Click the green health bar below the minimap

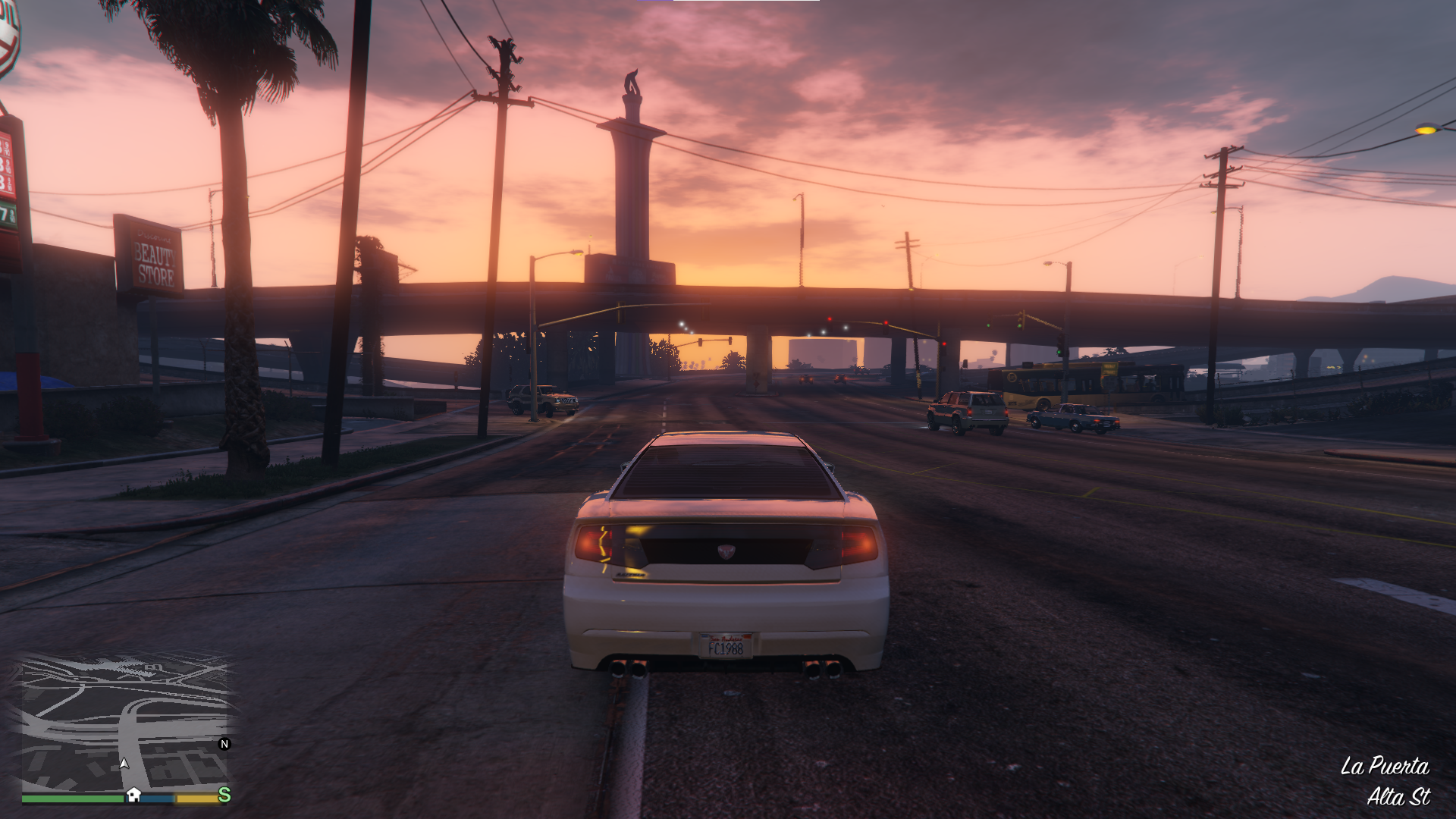72,799
